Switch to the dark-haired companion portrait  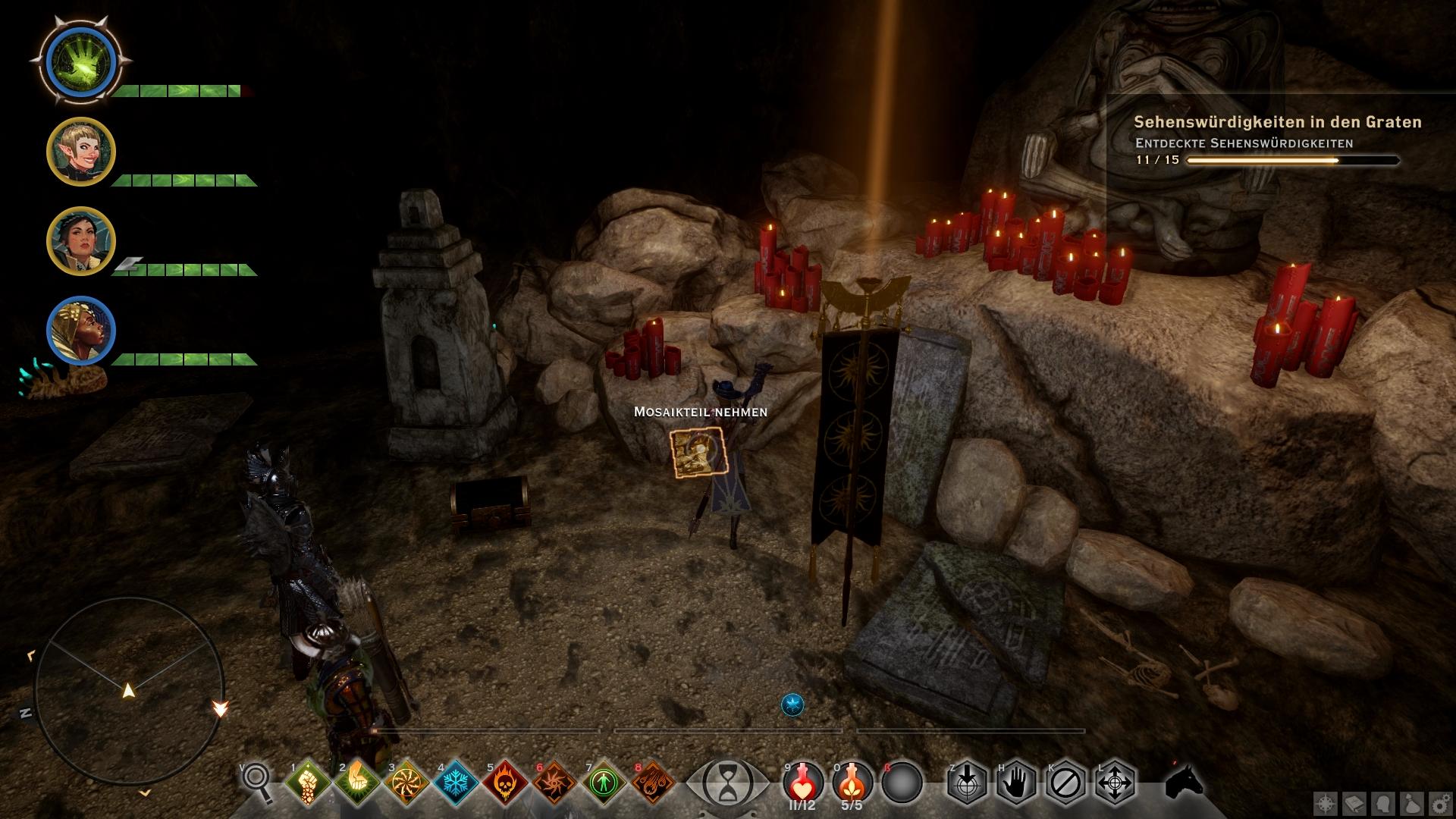tap(80, 241)
